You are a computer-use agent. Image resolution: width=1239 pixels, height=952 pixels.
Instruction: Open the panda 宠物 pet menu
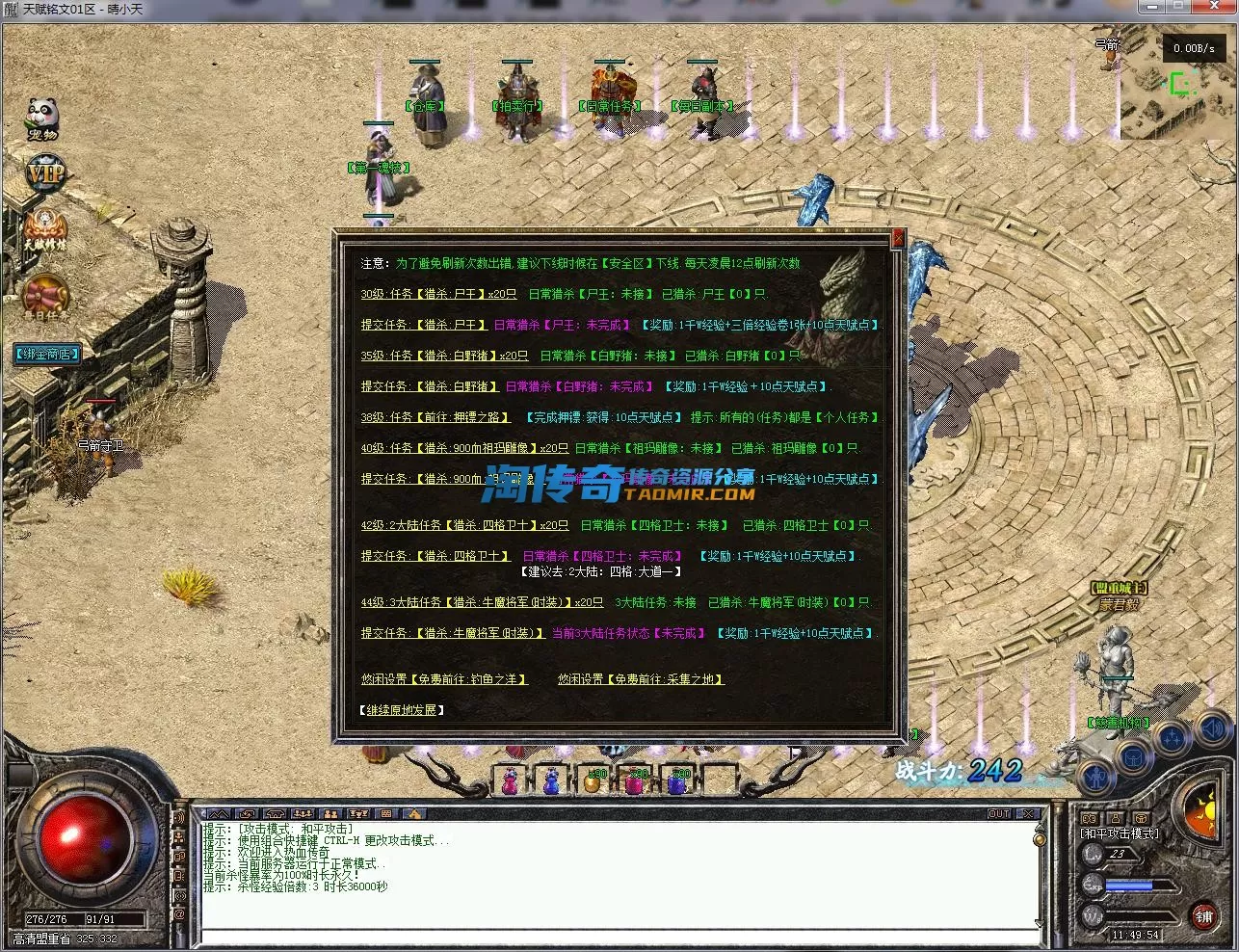[x=42, y=119]
